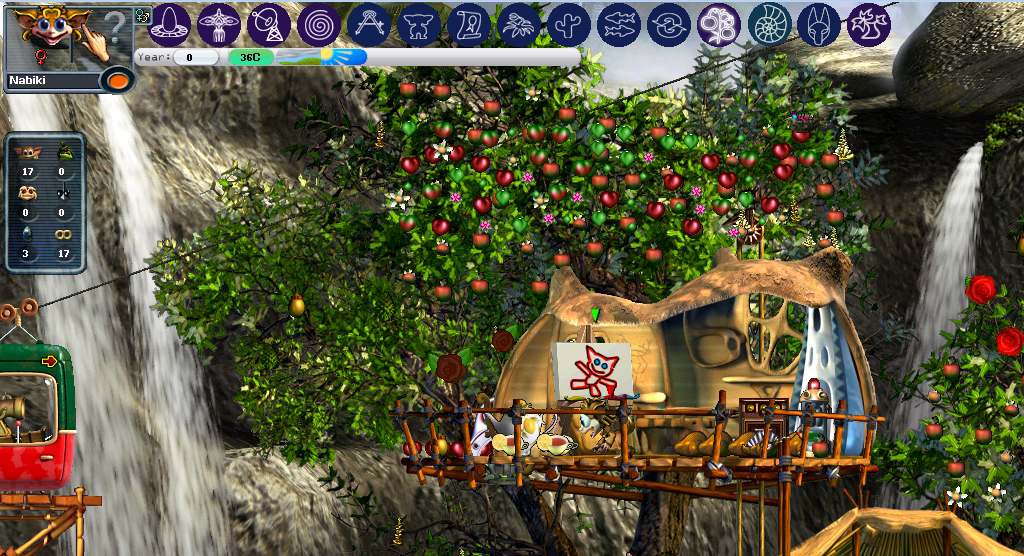Screen dimensions: 1024x556
Task: Click the leafy branch icon
Action: pos(519,24)
